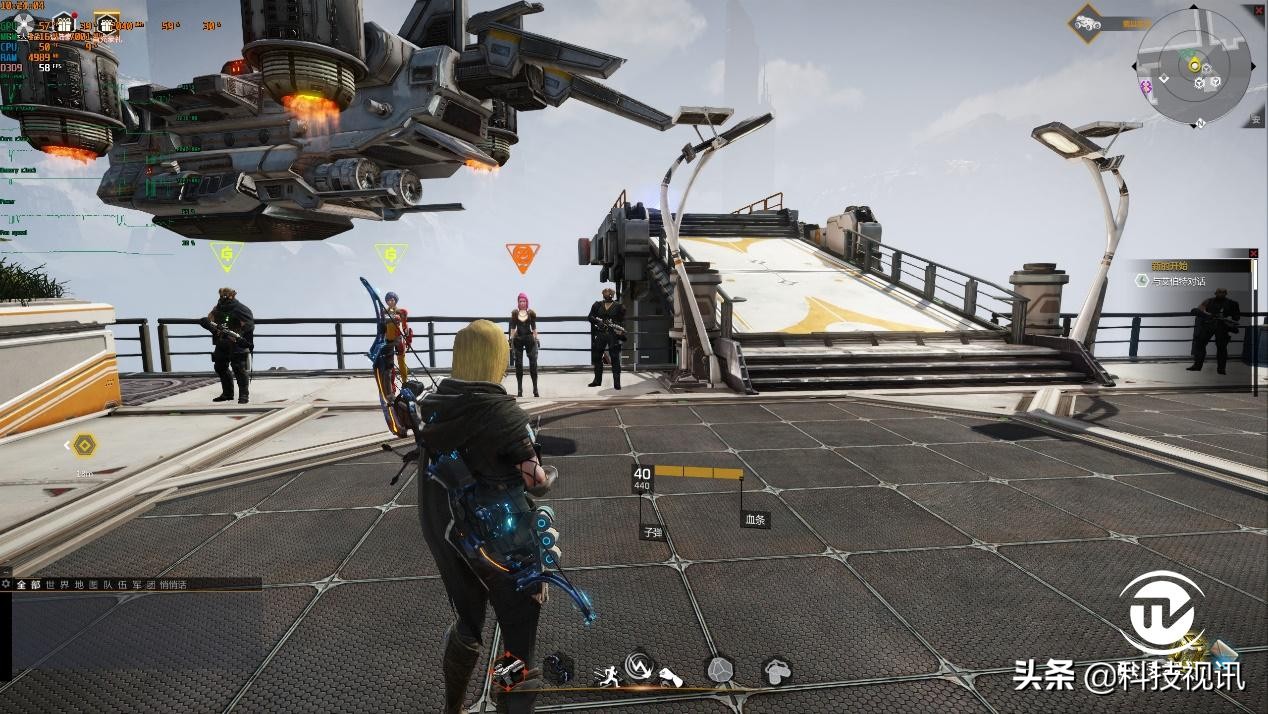
Task: Switch chat to the 军团 channel
Action: click(x=145, y=584)
